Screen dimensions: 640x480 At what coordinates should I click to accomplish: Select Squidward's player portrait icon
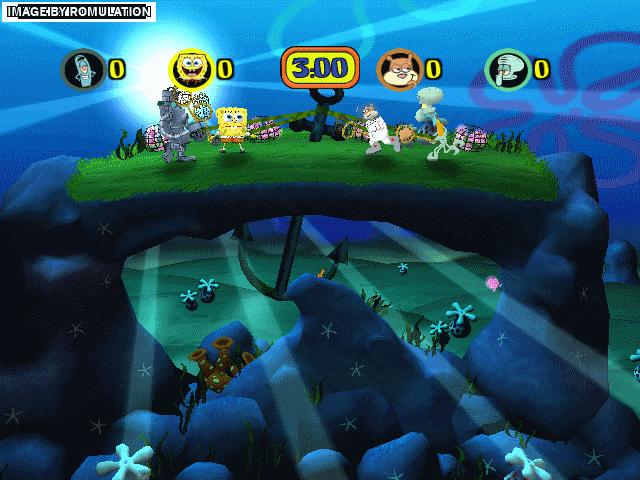click(x=506, y=69)
